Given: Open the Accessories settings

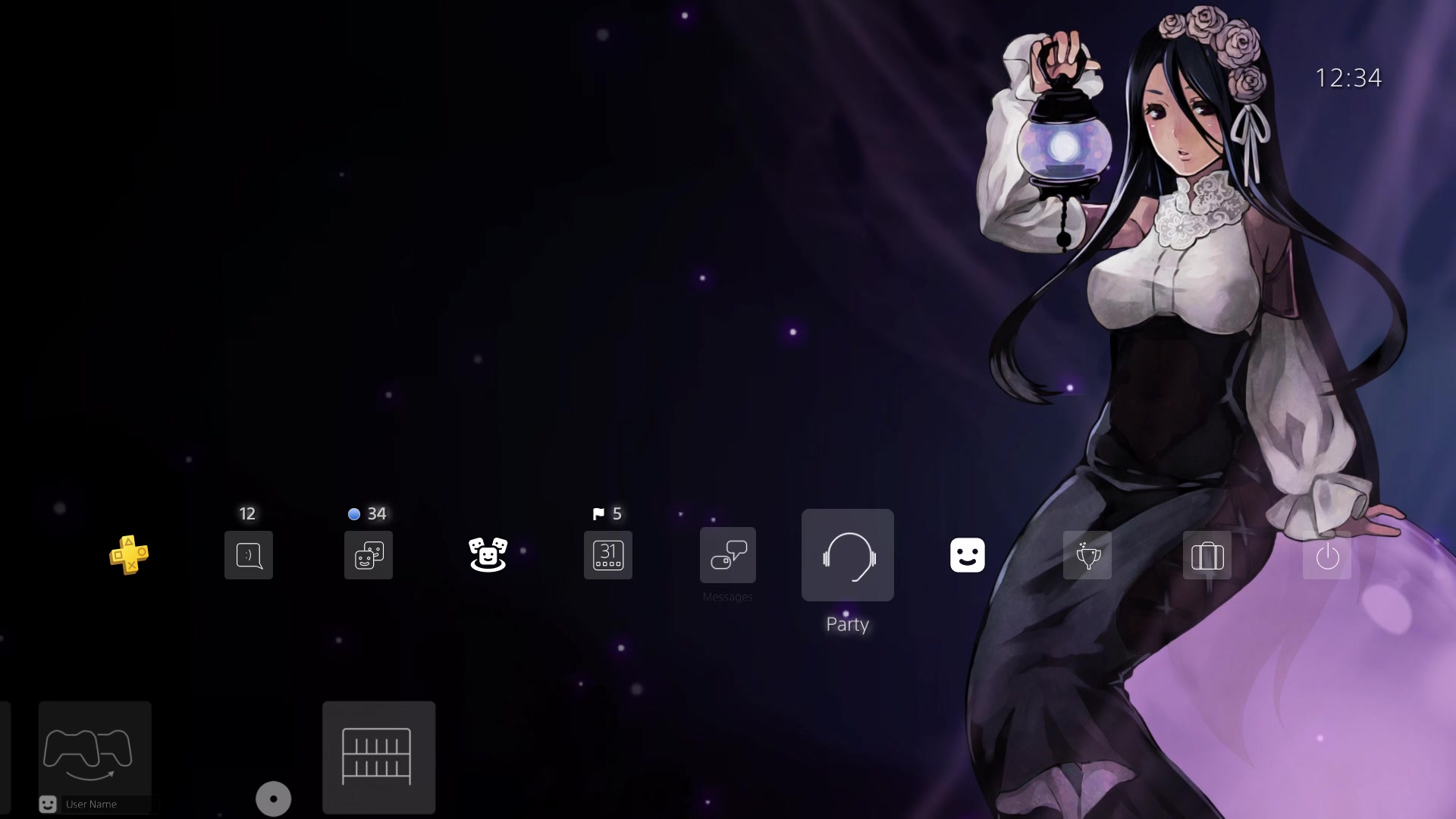Looking at the screenshot, I should pos(1207,555).
